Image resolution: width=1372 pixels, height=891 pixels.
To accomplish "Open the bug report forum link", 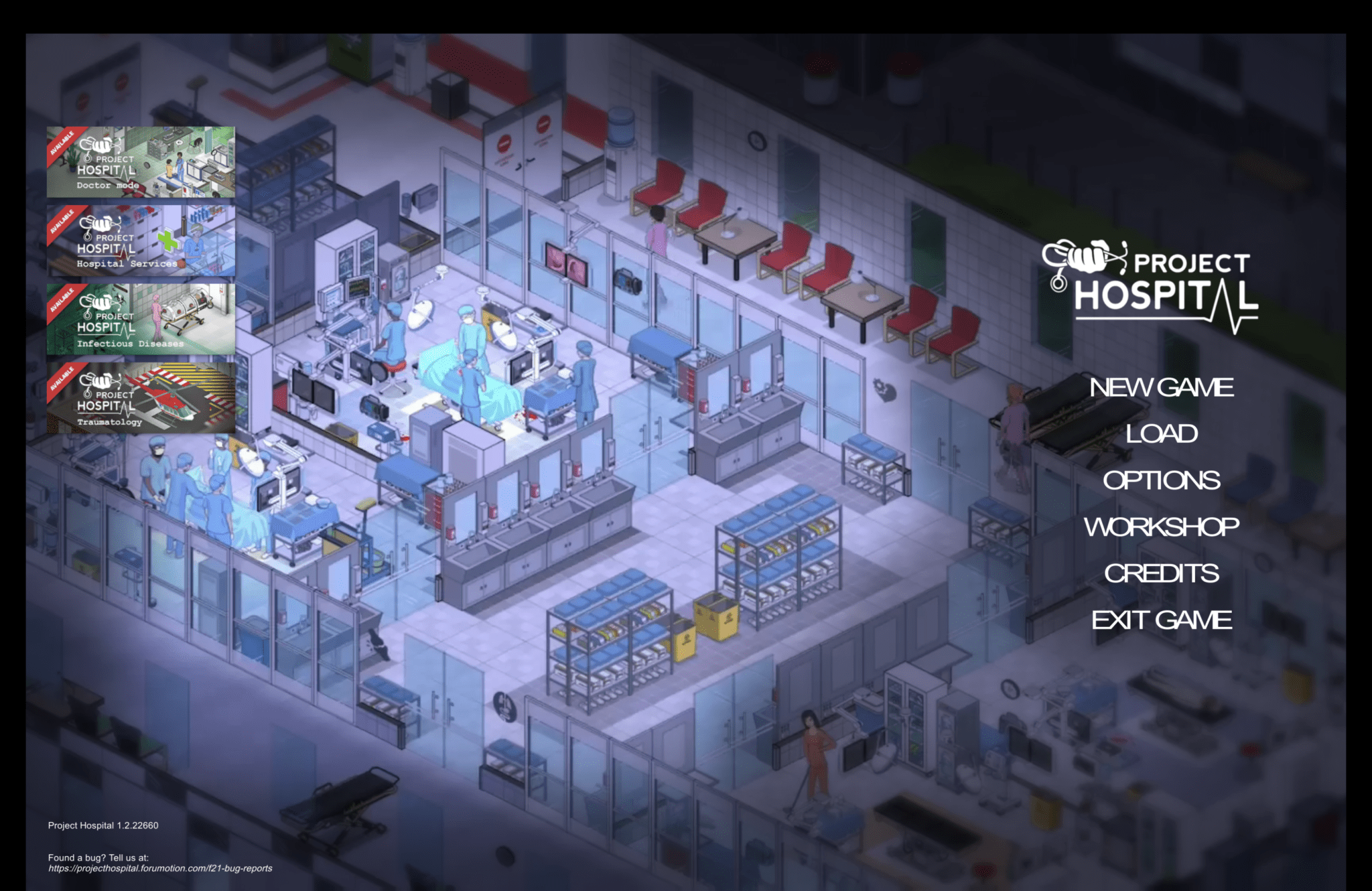I will [159, 868].
